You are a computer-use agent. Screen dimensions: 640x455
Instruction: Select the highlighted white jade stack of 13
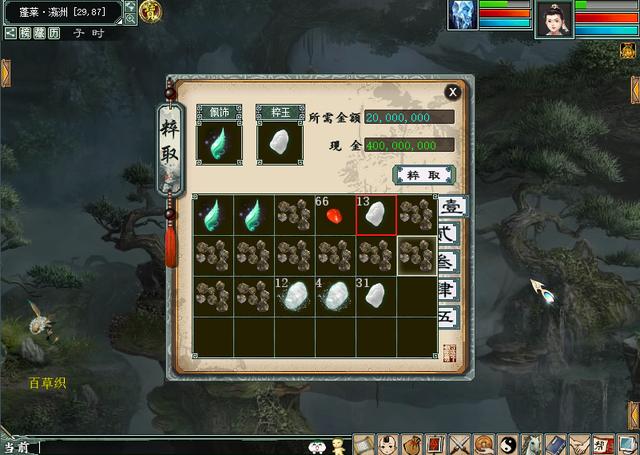[x=376, y=215]
